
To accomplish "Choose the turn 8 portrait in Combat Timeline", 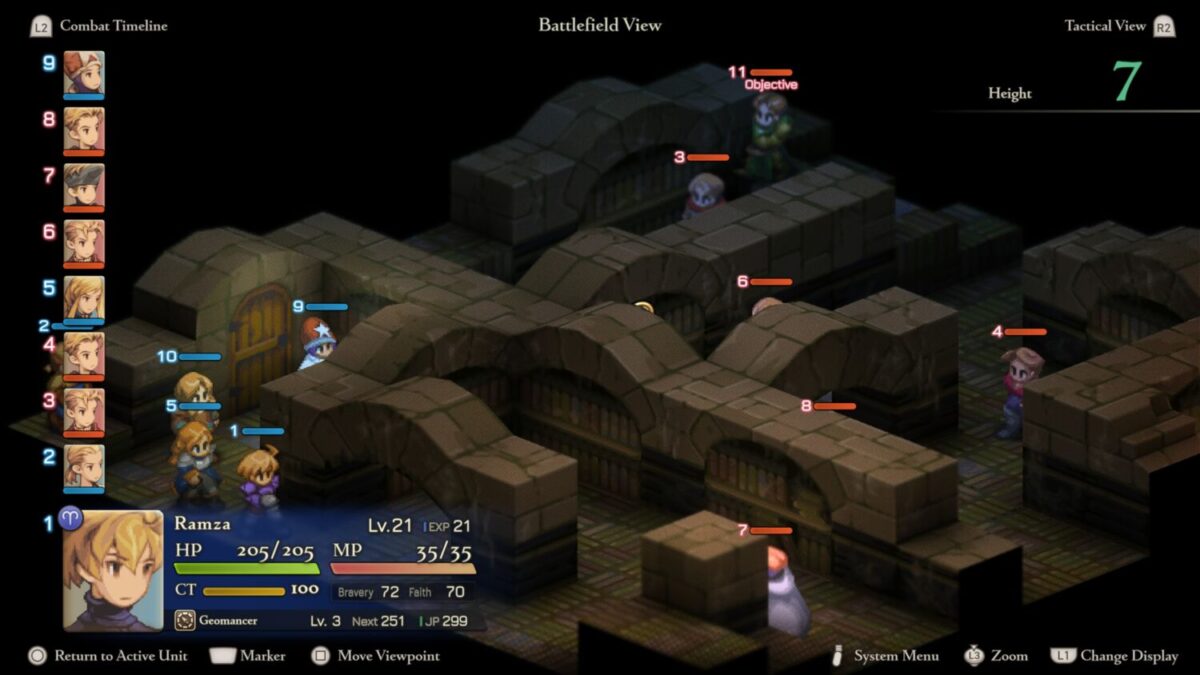I will [x=84, y=130].
